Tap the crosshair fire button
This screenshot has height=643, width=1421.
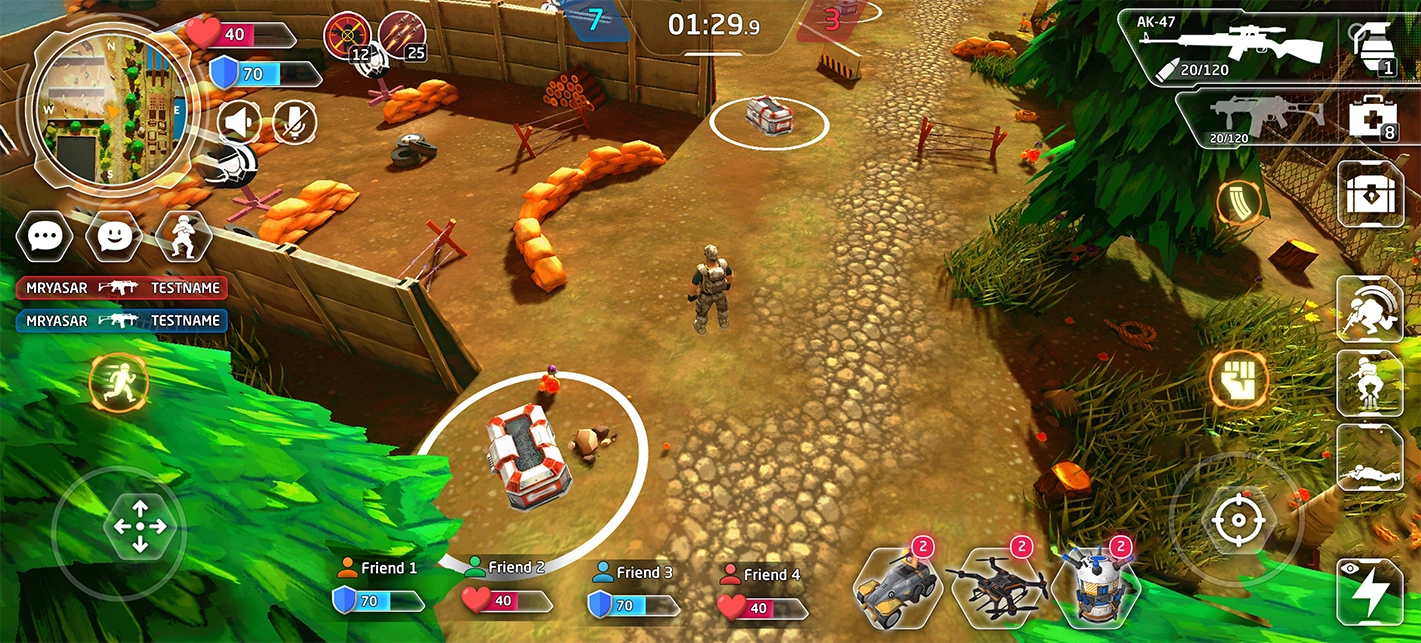[1237, 520]
